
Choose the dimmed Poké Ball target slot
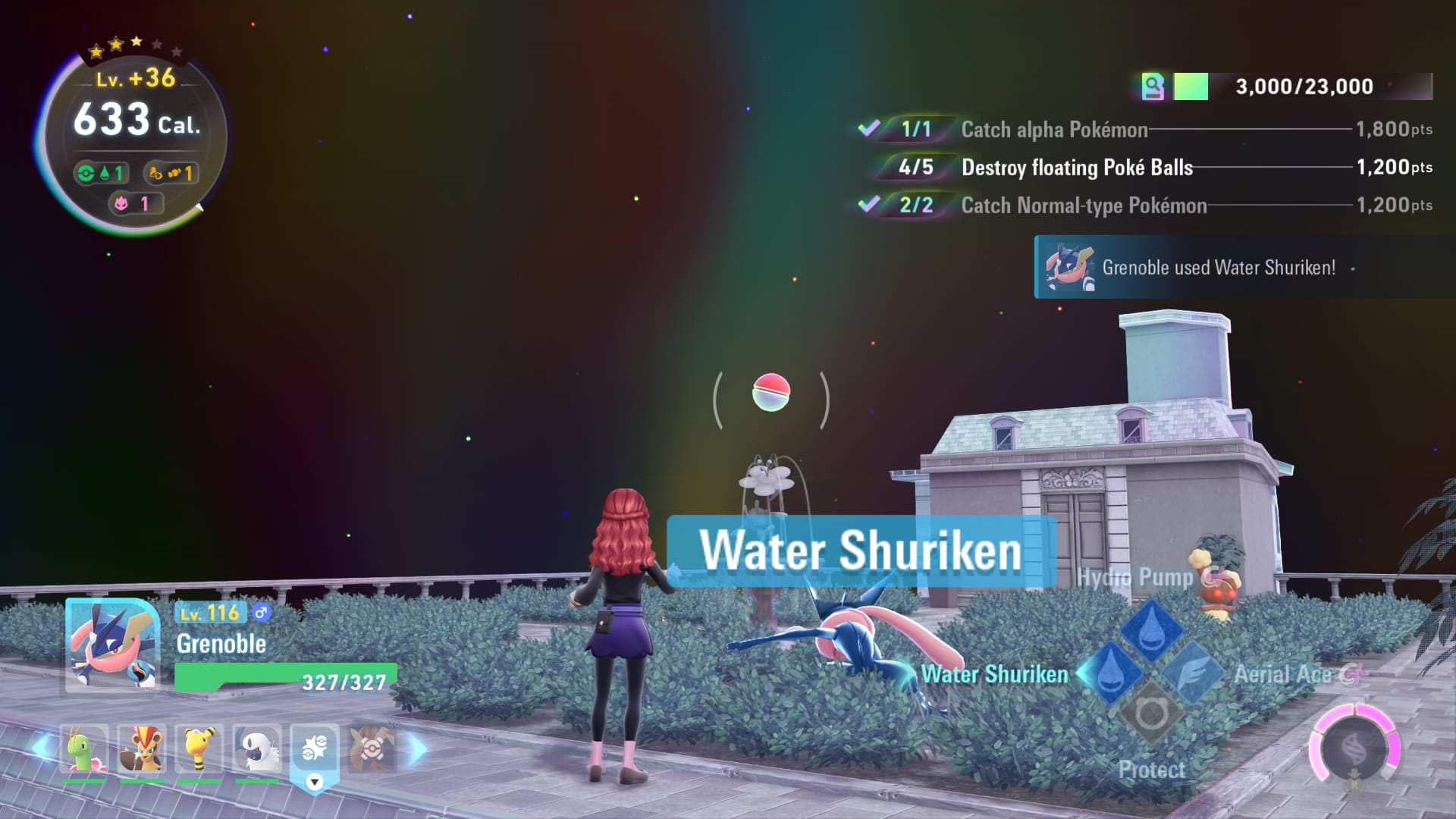pyautogui.click(x=372, y=749)
